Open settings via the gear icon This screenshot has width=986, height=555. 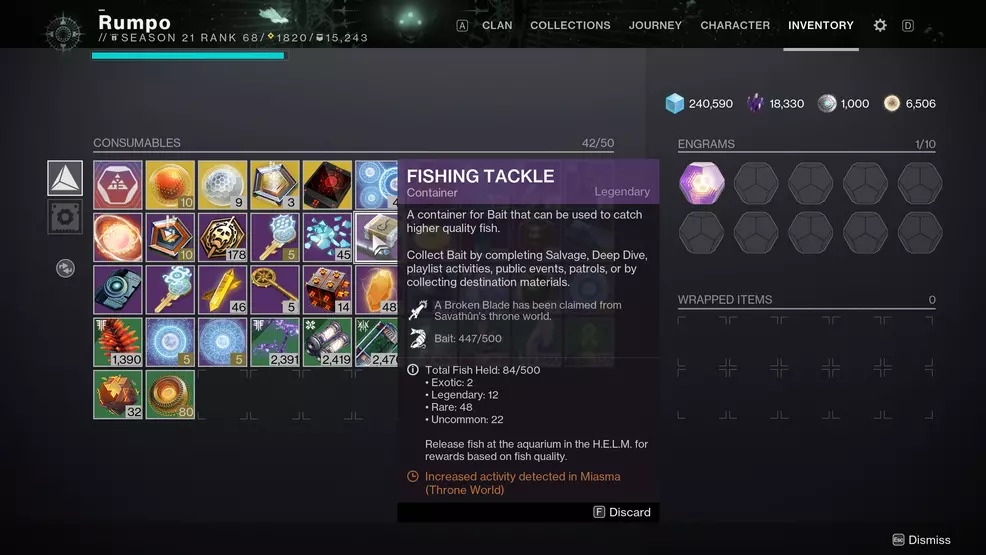880,25
